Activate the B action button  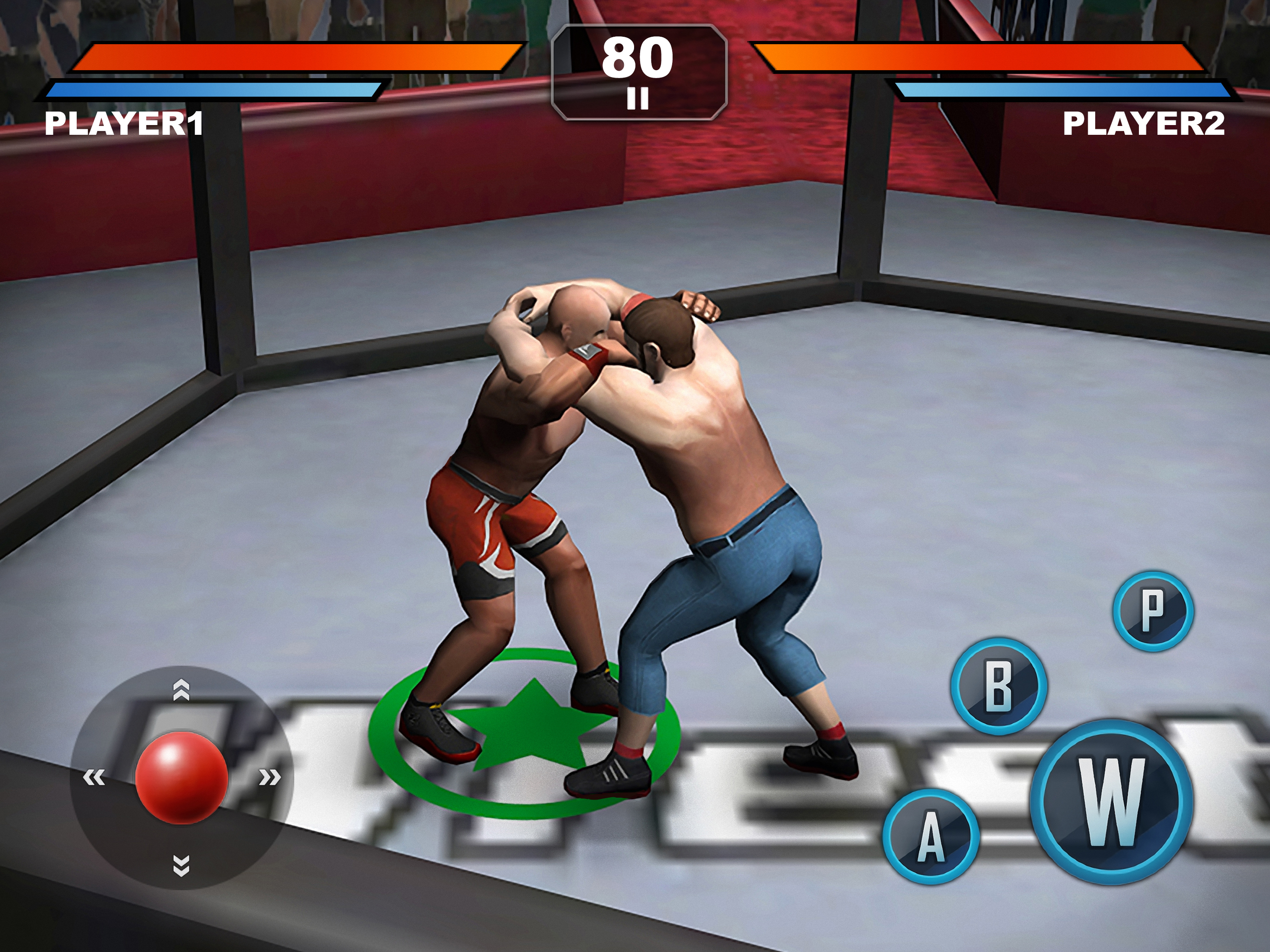999,686
